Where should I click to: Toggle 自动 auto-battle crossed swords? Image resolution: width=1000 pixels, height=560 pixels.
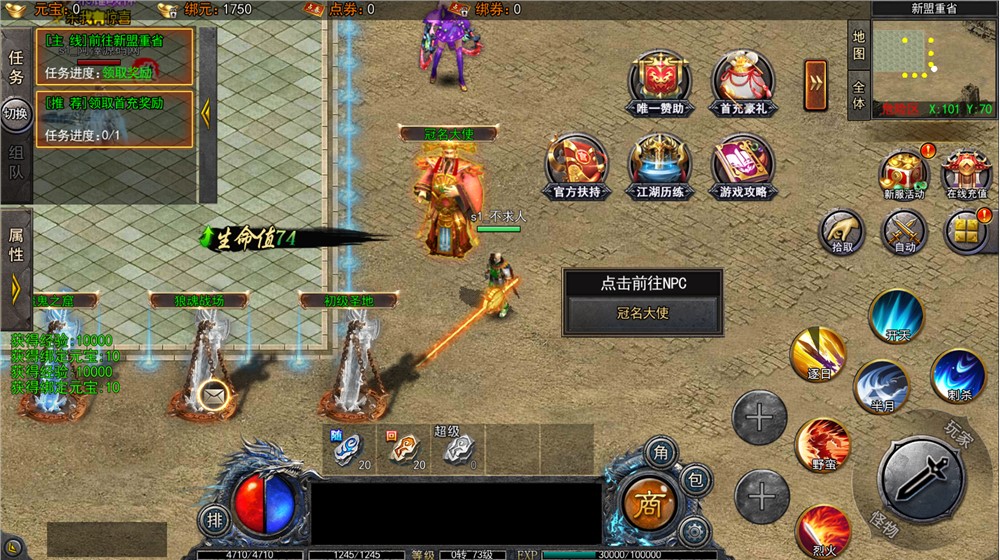coord(904,231)
